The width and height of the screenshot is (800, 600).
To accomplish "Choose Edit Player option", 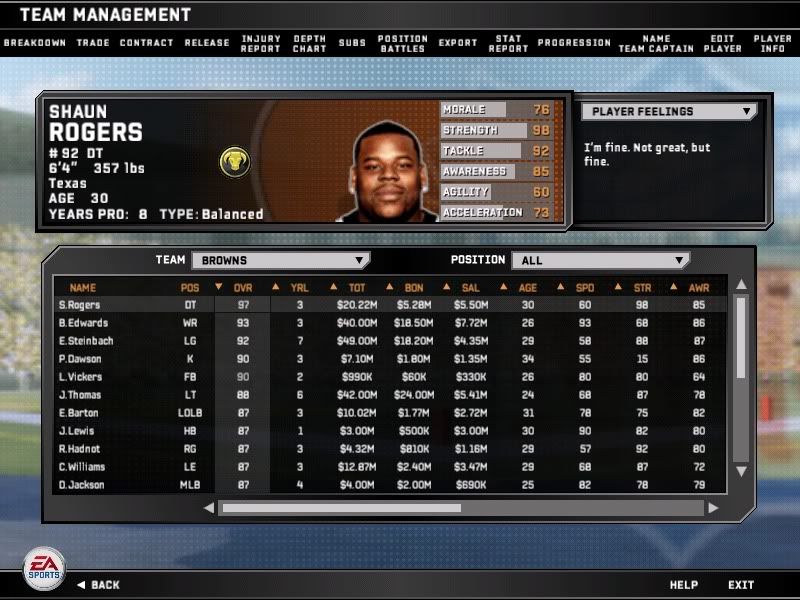I will [722, 43].
